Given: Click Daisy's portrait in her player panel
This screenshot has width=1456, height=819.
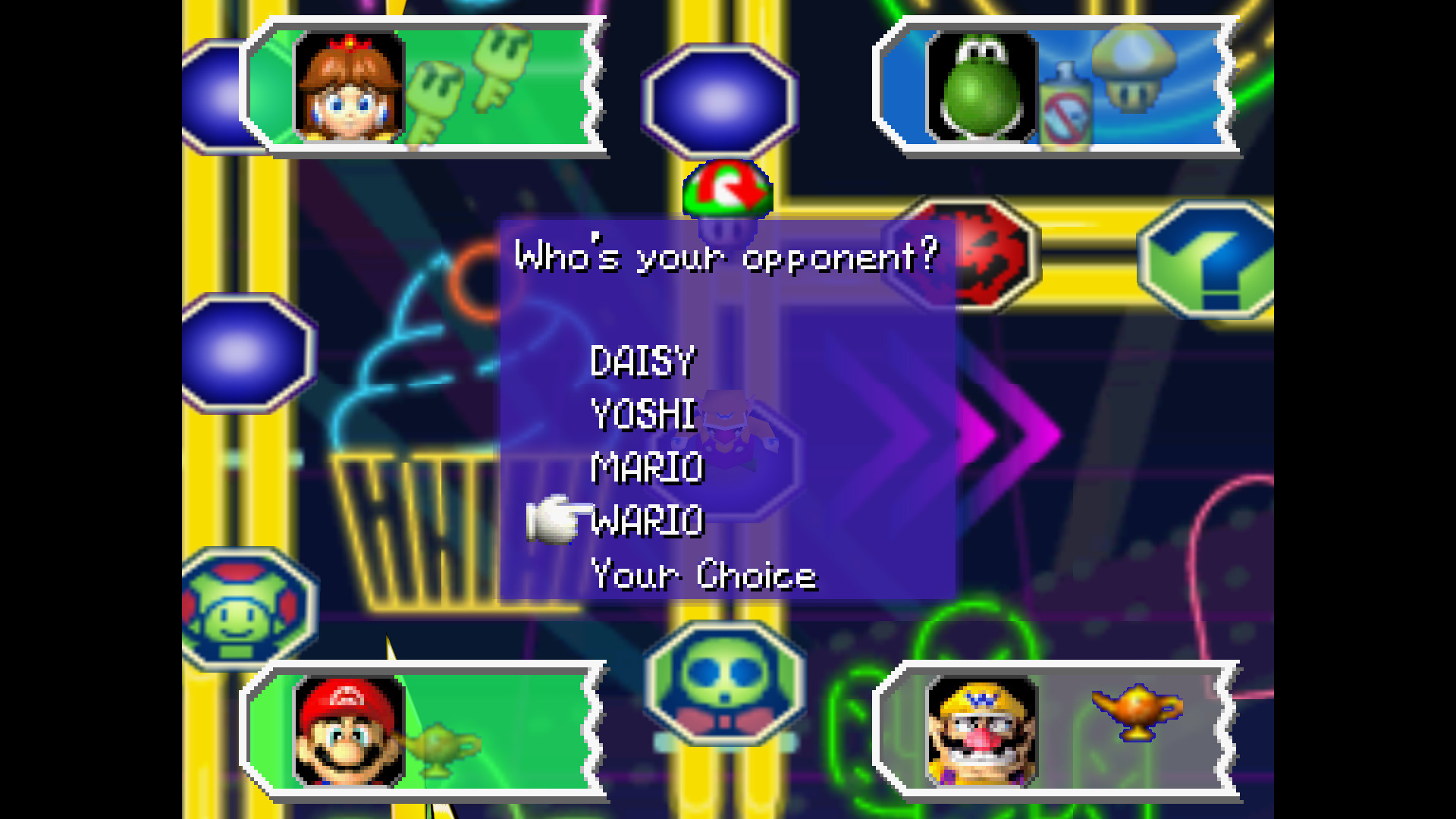Looking at the screenshot, I should click(x=349, y=87).
